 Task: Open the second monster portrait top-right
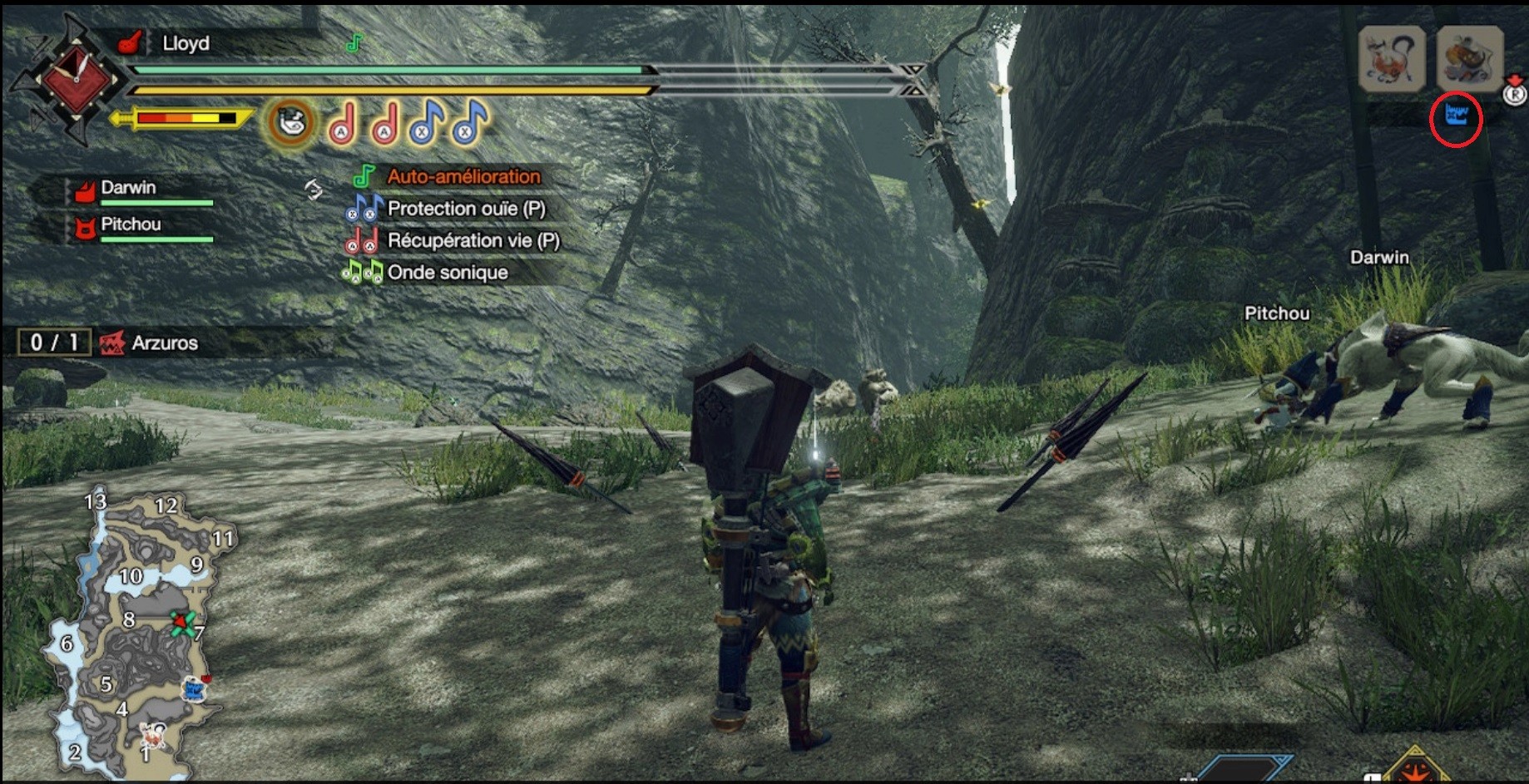click(x=1472, y=57)
